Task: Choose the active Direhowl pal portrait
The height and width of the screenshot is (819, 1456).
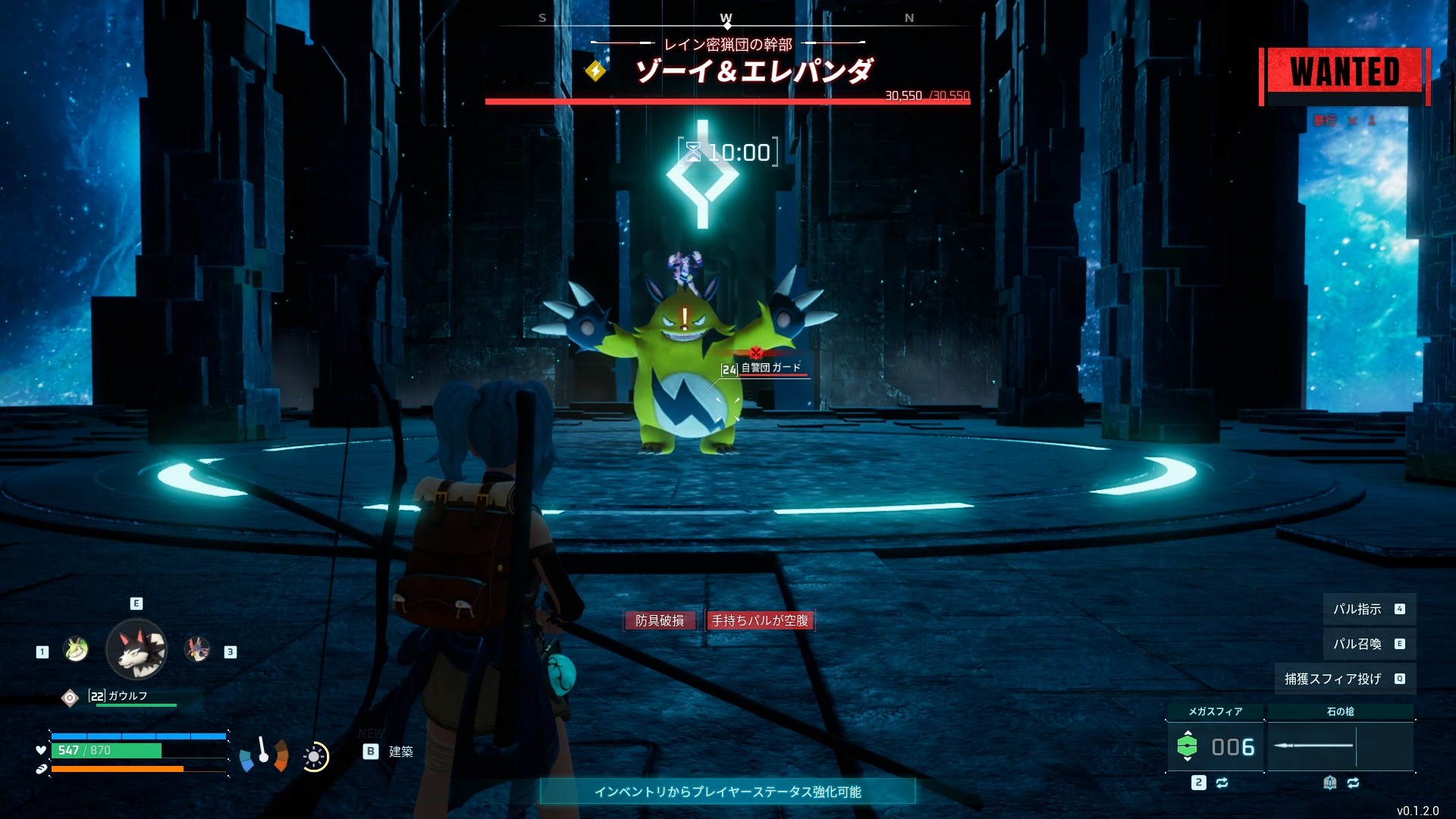Action: click(136, 650)
